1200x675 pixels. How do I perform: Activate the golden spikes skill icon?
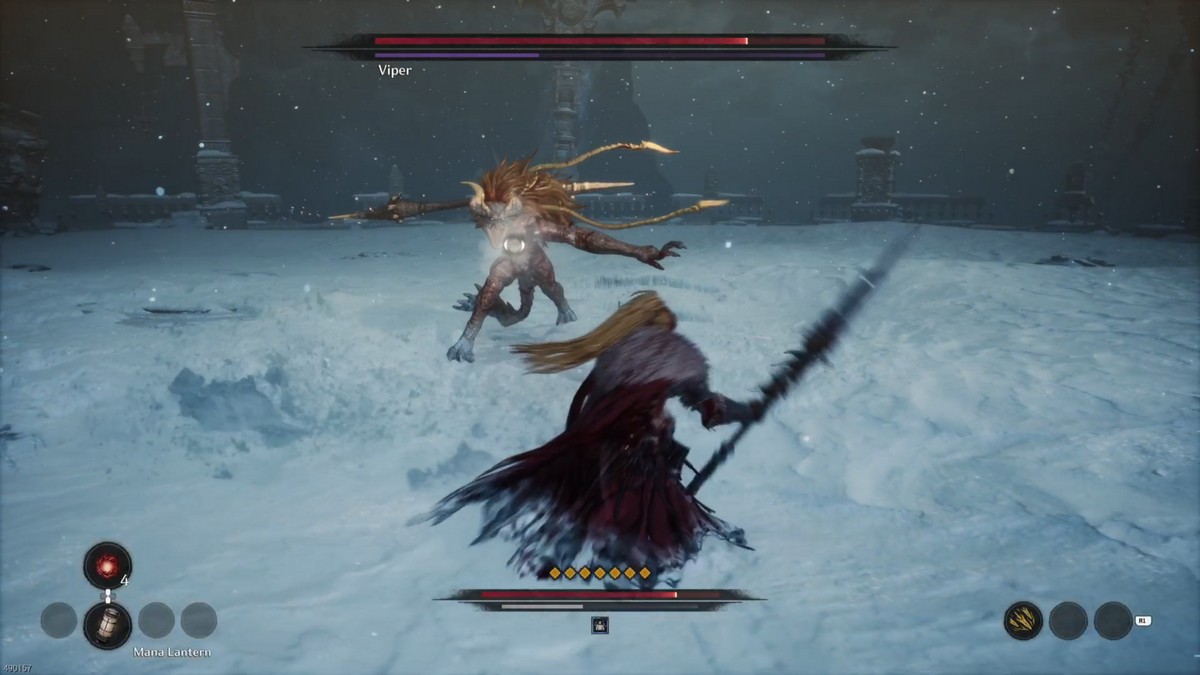point(1023,621)
